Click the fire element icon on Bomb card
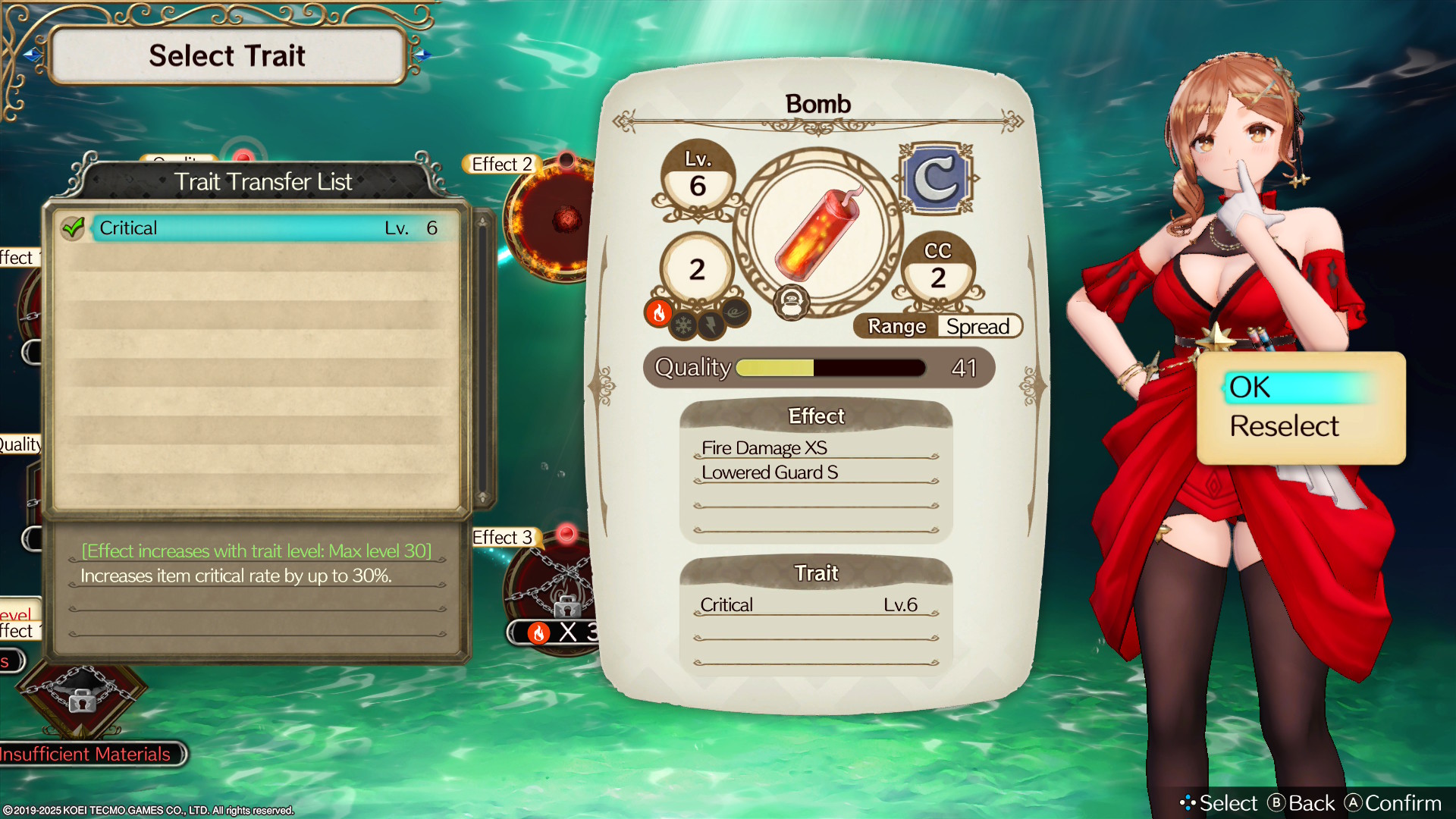 [x=658, y=312]
